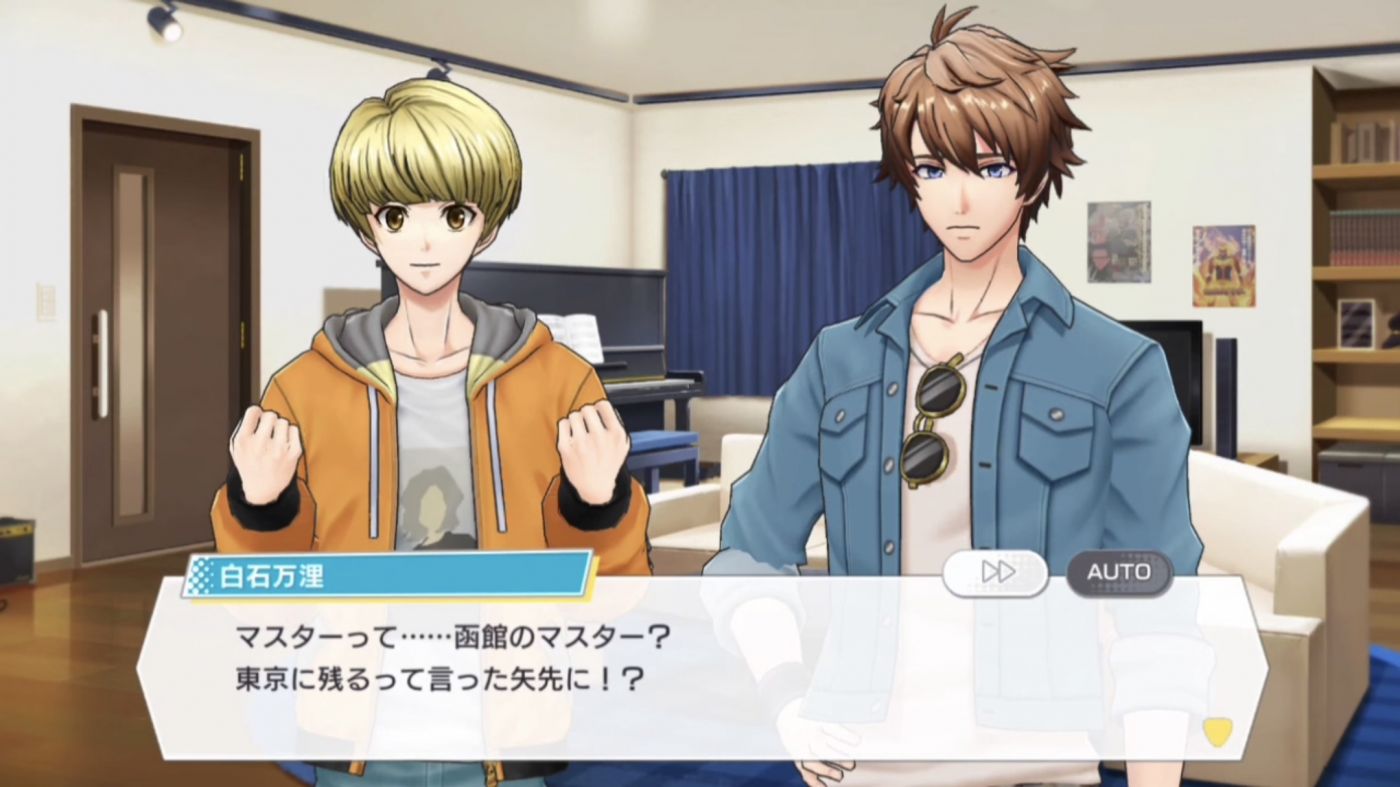Toggle the AUTO play button
This screenshot has width=1400, height=787.
(x=1119, y=572)
